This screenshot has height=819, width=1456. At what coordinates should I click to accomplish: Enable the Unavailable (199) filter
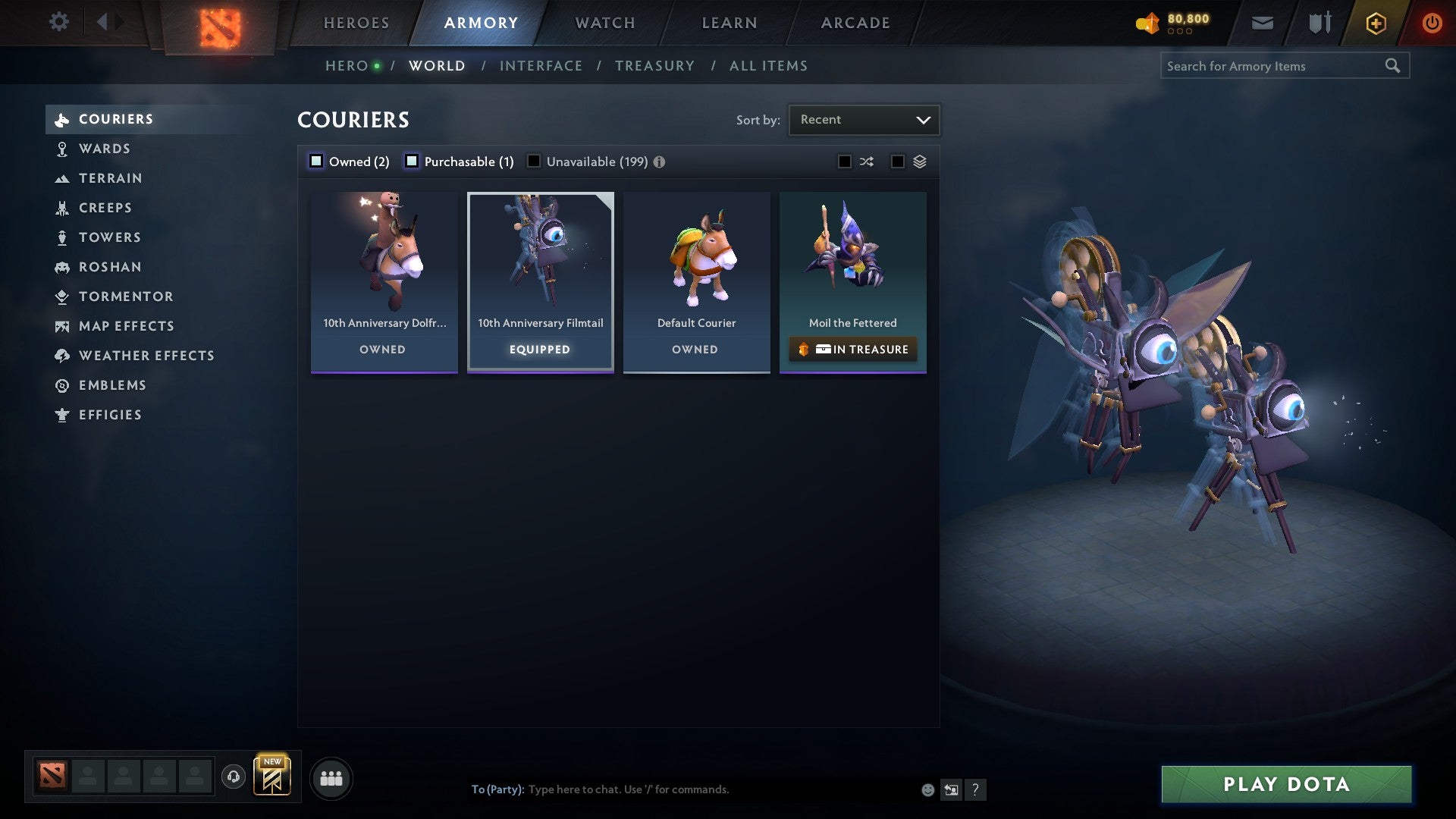point(535,161)
